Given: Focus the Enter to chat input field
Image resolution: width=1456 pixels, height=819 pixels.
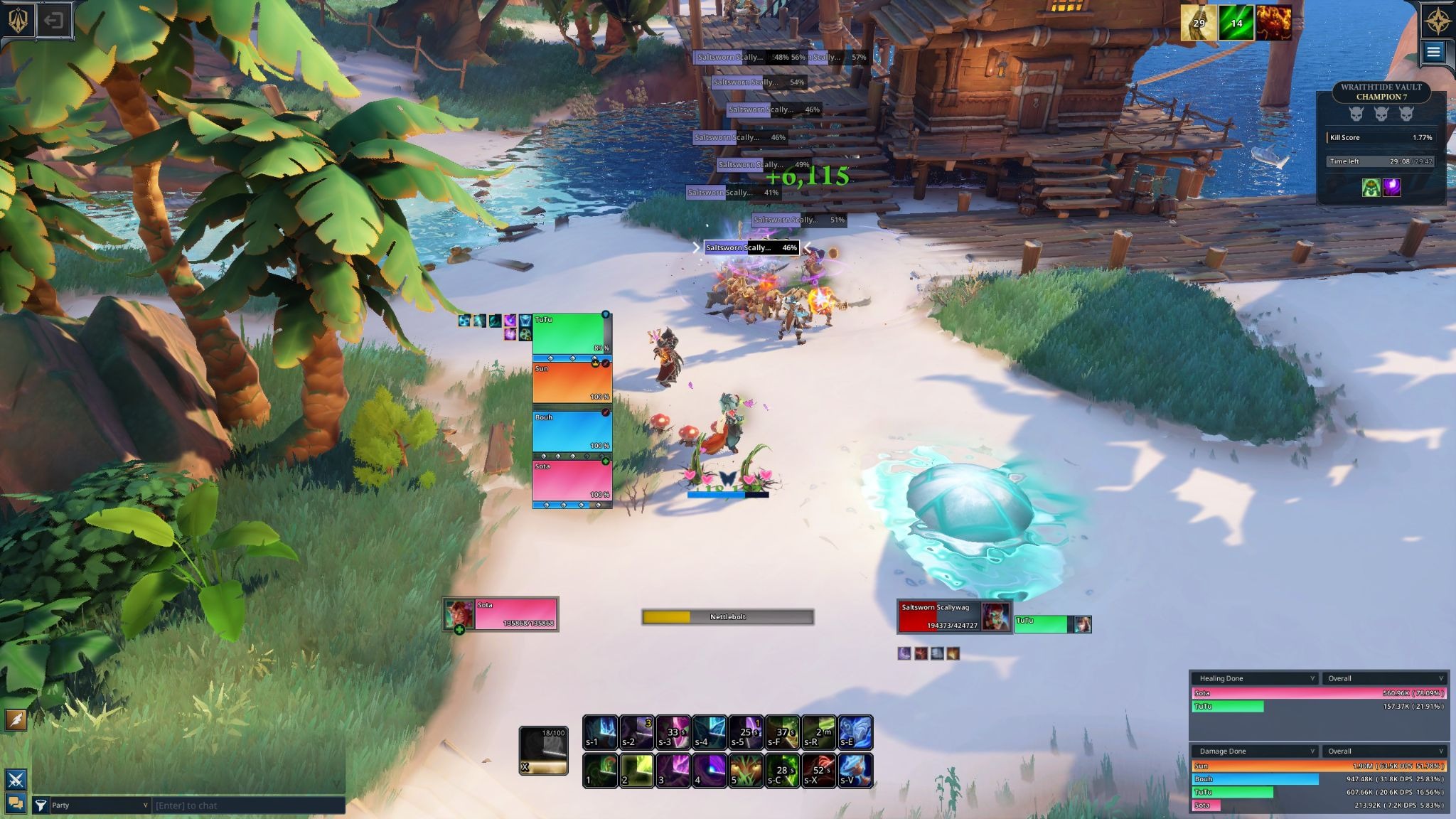Looking at the screenshot, I should 247,805.
